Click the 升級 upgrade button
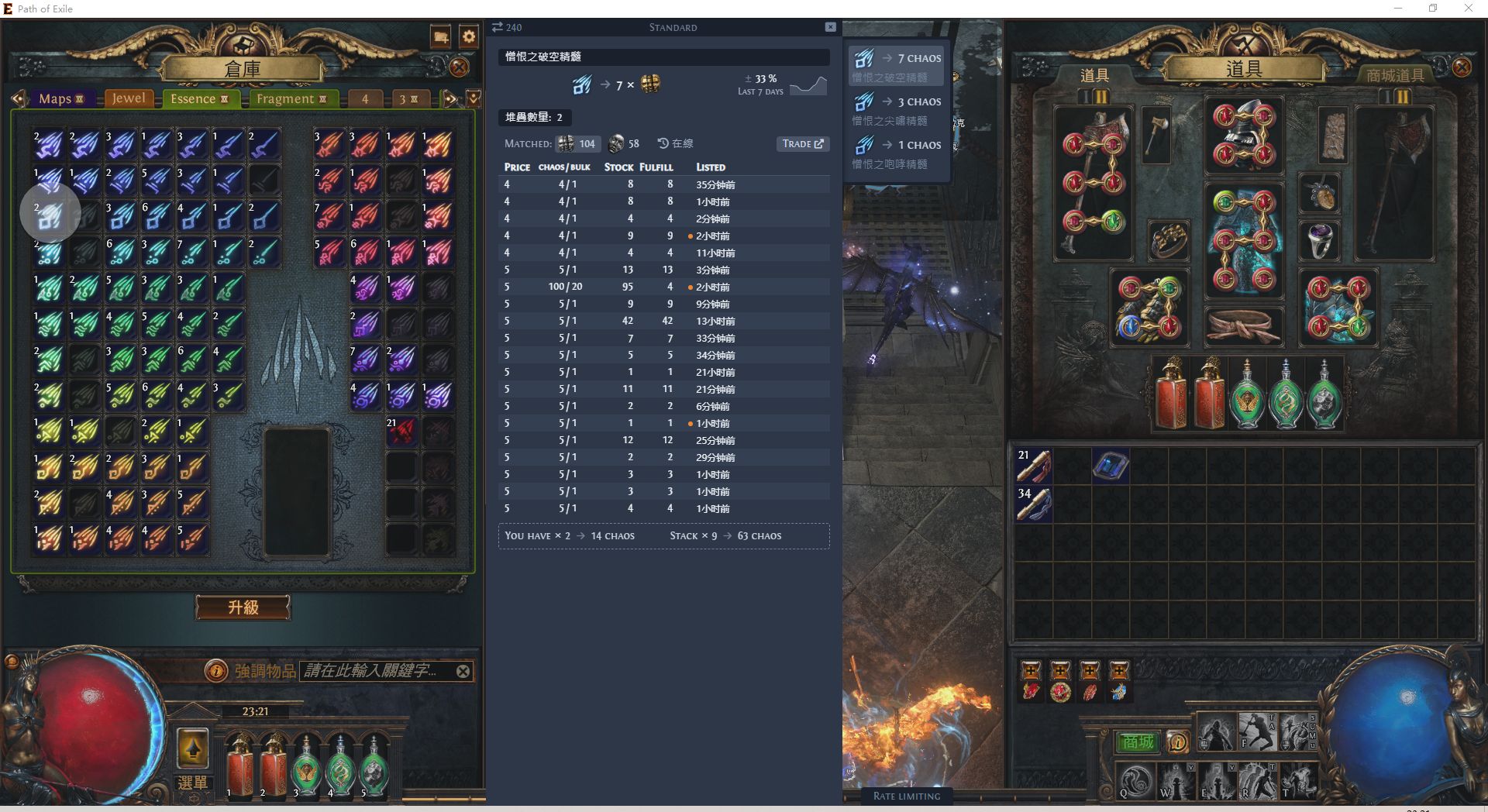The height and width of the screenshot is (812, 1488). [243, 607]
